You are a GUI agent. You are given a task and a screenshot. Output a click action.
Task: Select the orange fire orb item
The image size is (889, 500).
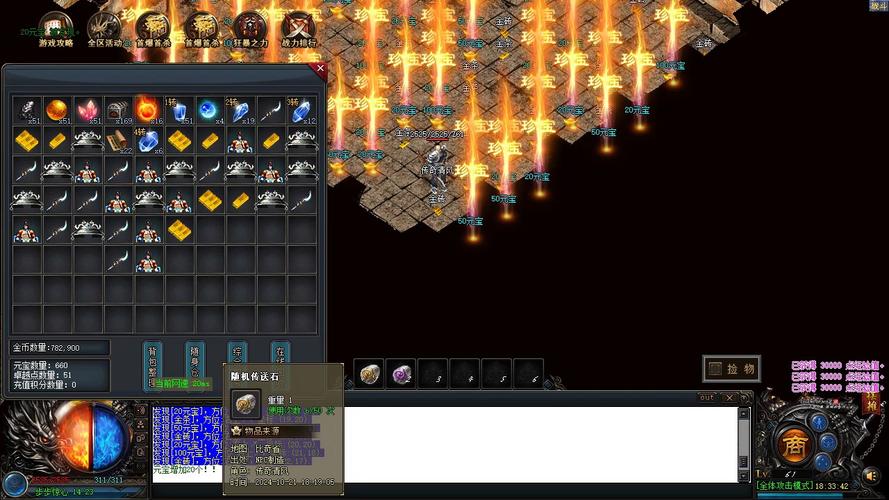[57, 110]
